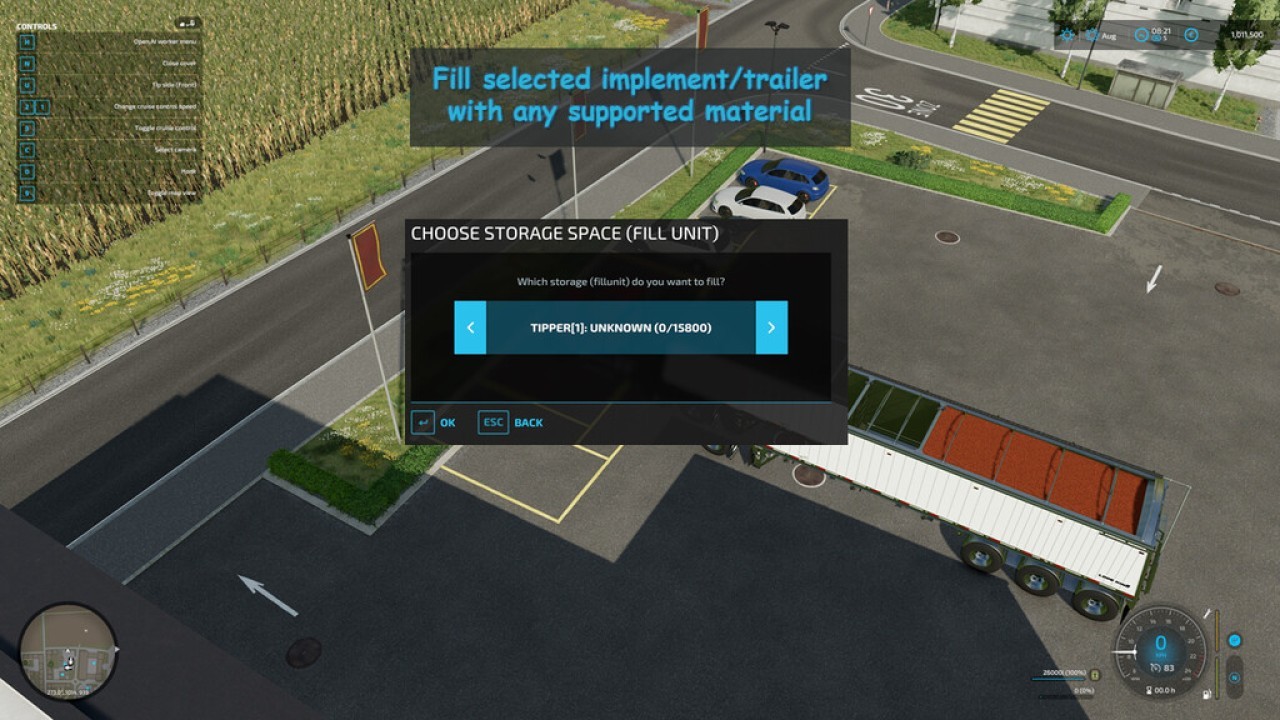The width and height of the screenshot is (1280, 720).
Task: Select the Open AI worker menu control
Action: pos(27,43)
